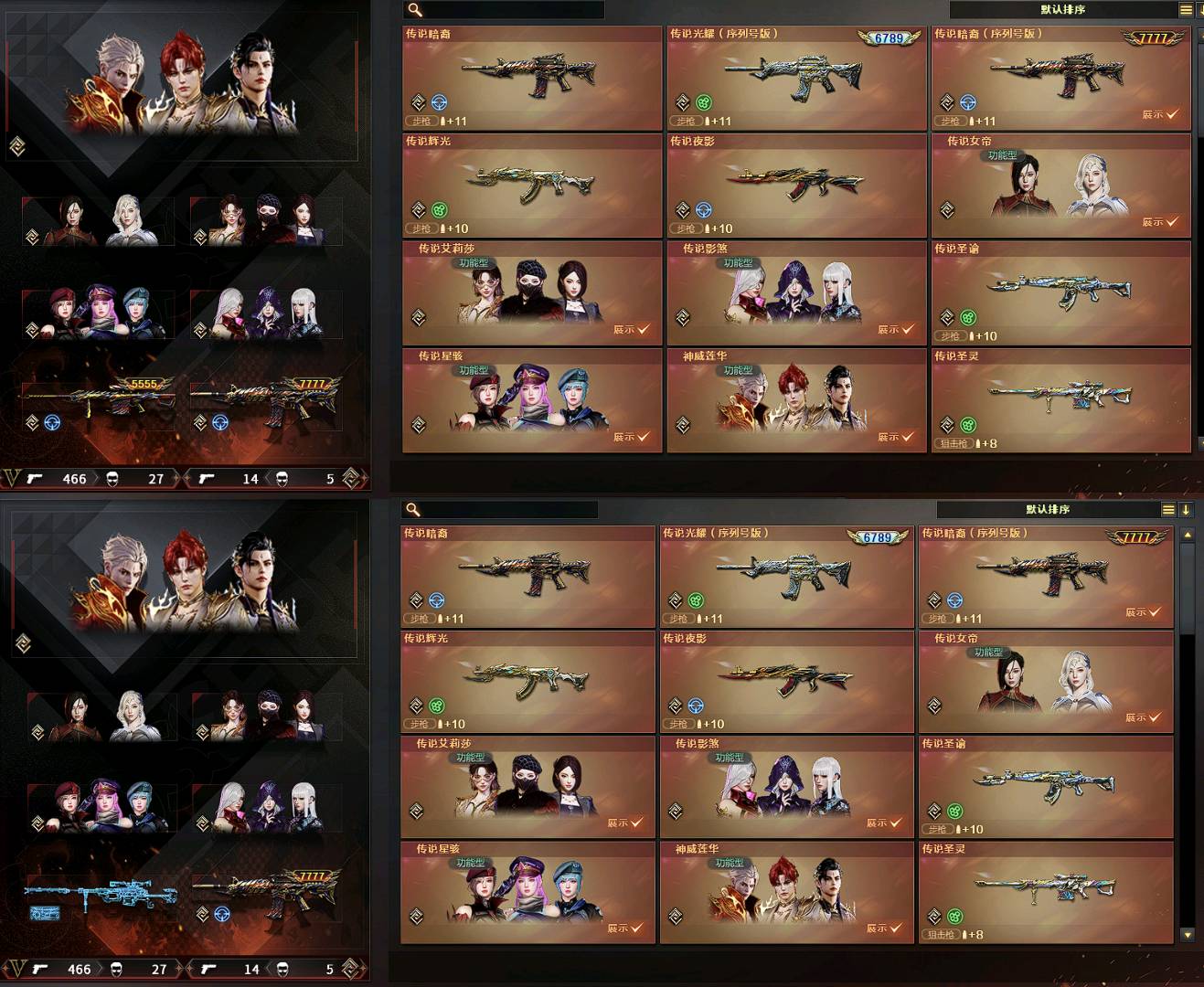Click the 466 kill count stat in bottom bar
The height and width of the screenshot is (987, 1204).
pyautogui.click(x=73, y=479)
